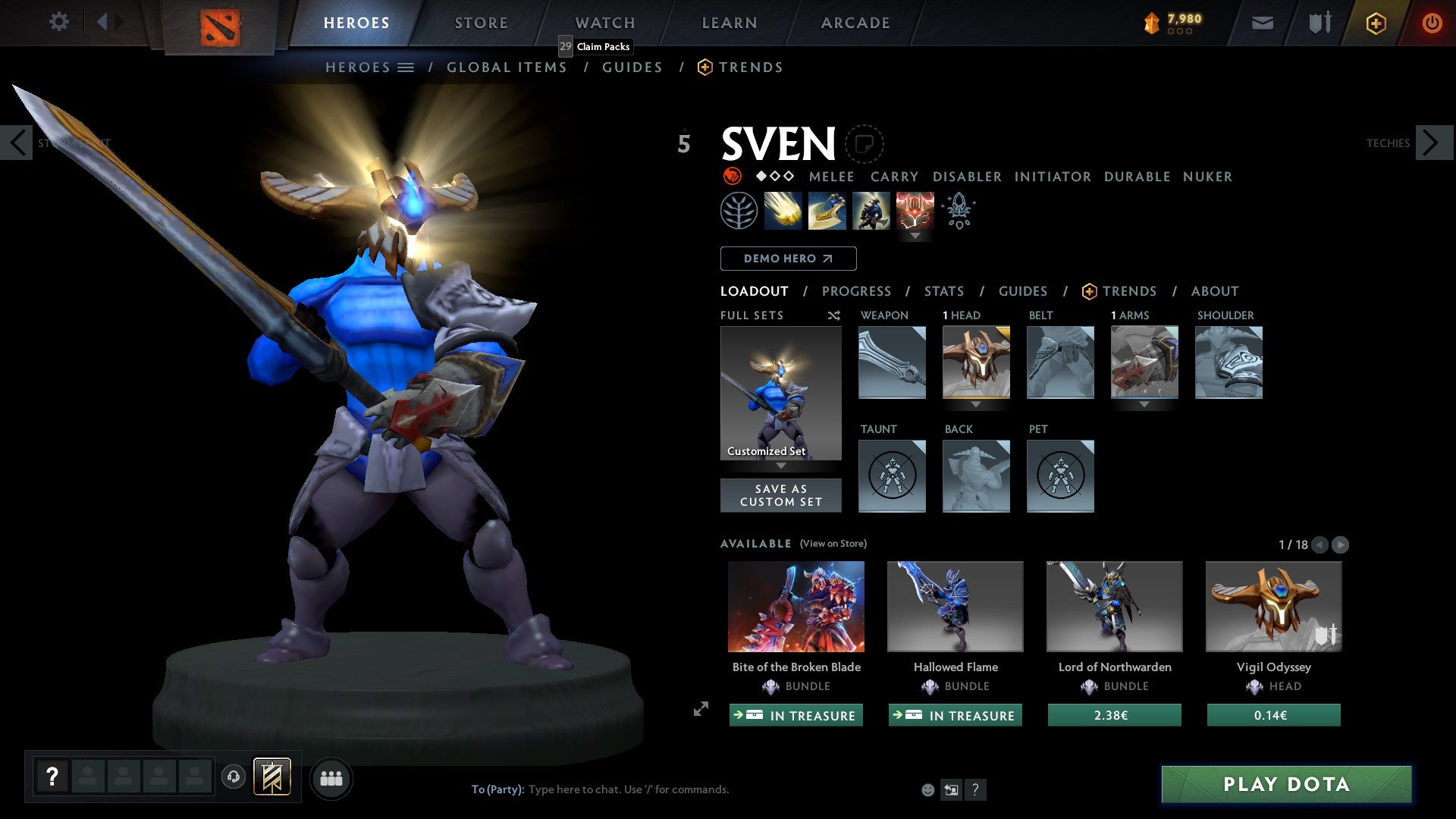
Task: Enable the friends list people icon
Action: (x=331, y=777)
